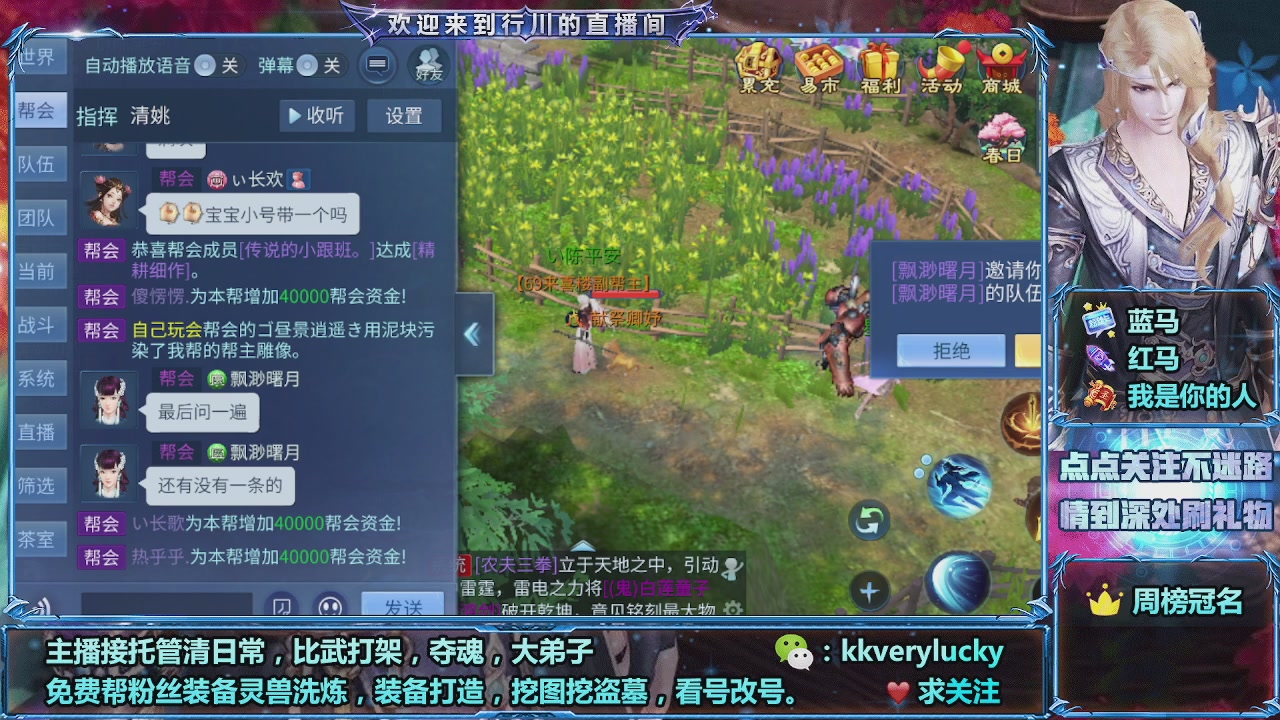Open the 累充 recharge chest icon

pyautogui.click(x=758, y=67)
